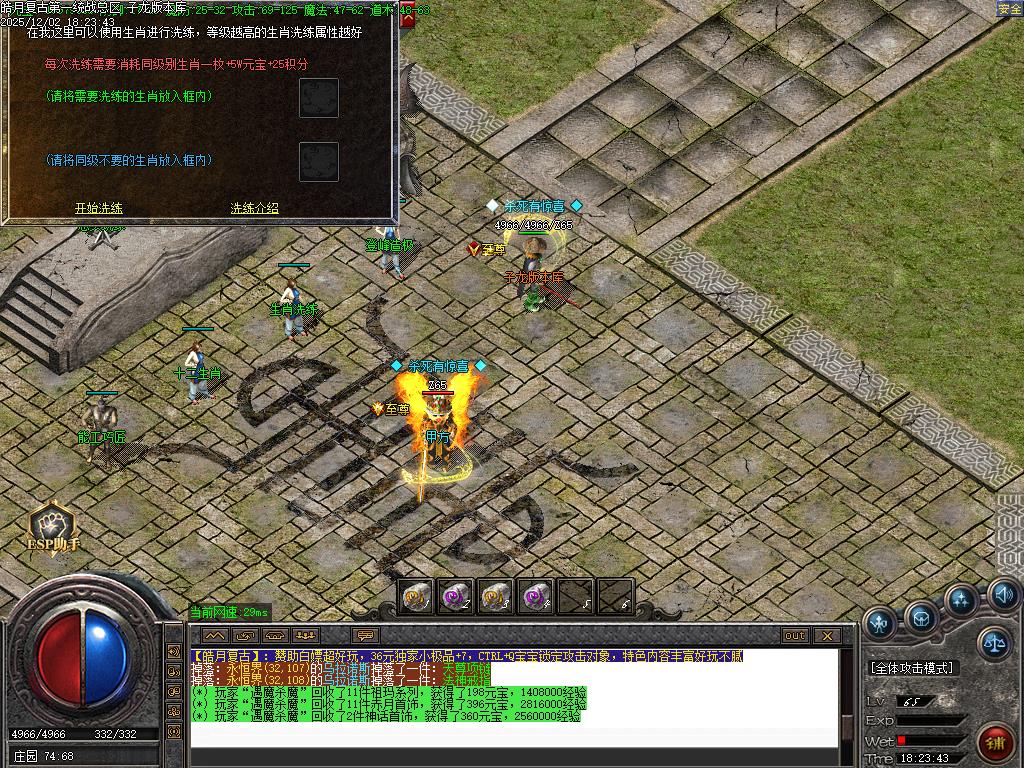
Task: Open the ESP助手 assistant
Action: [x=51, y=527]
